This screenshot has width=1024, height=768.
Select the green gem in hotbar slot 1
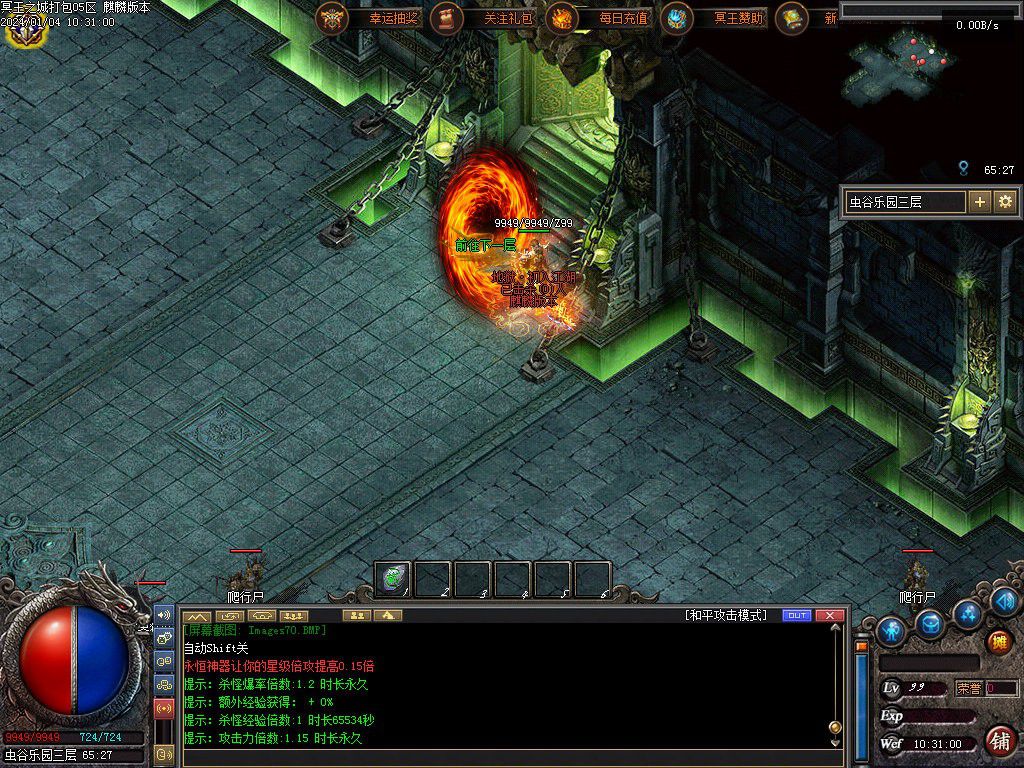[x=393, y=579]
